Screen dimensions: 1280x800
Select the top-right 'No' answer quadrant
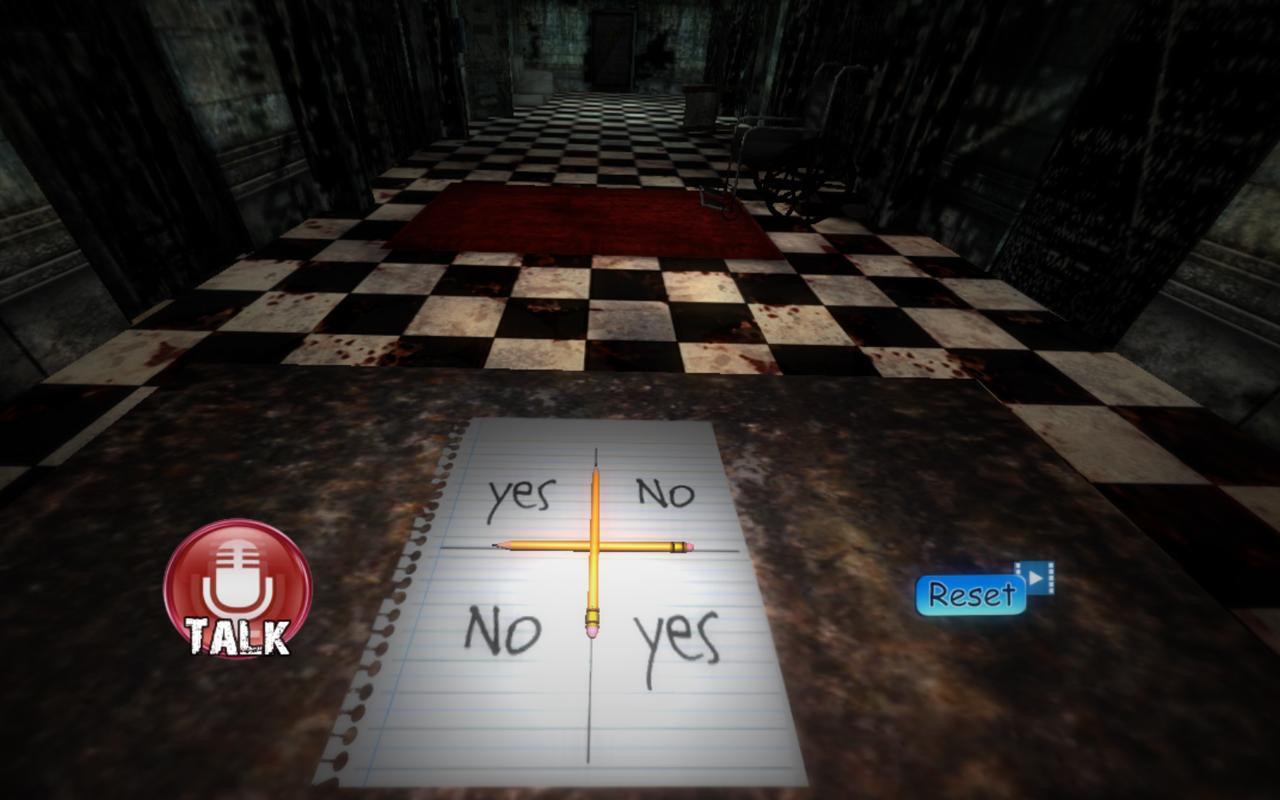tap(665, 490)
